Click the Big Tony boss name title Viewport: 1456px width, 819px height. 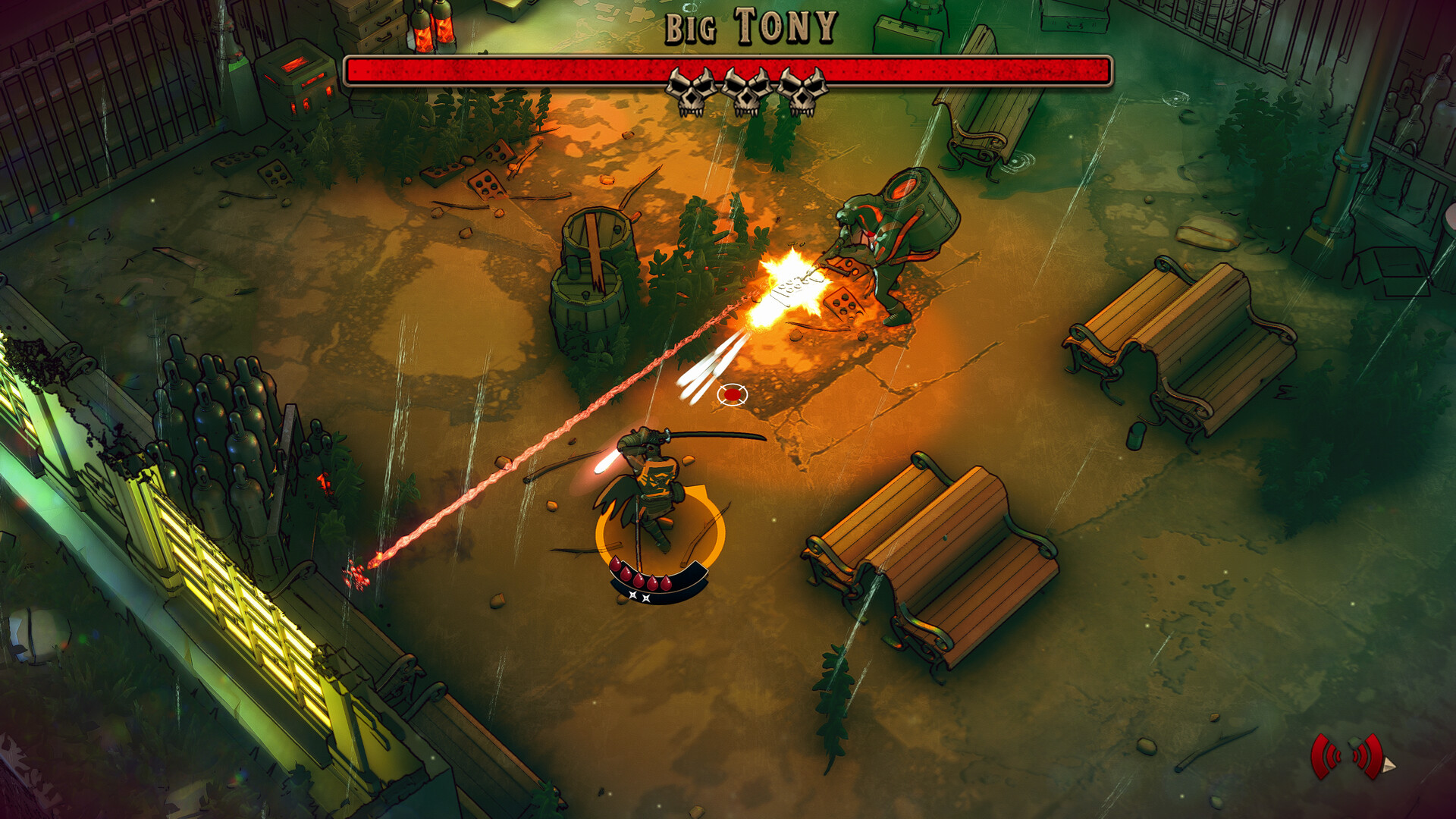(x=751, y=28)
